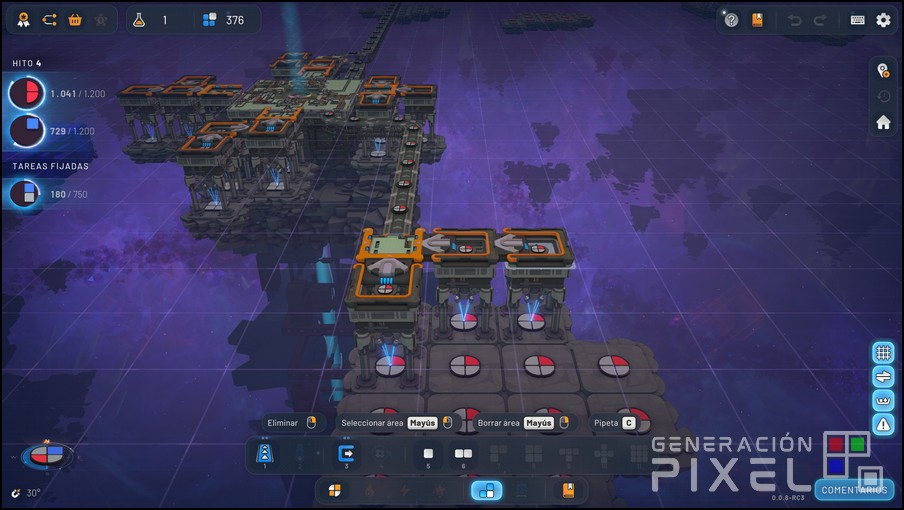Image resolution: width=904 pixels, height=510 pixels.
Task: Pick the single square platform in slot 5
Action: 427,454
